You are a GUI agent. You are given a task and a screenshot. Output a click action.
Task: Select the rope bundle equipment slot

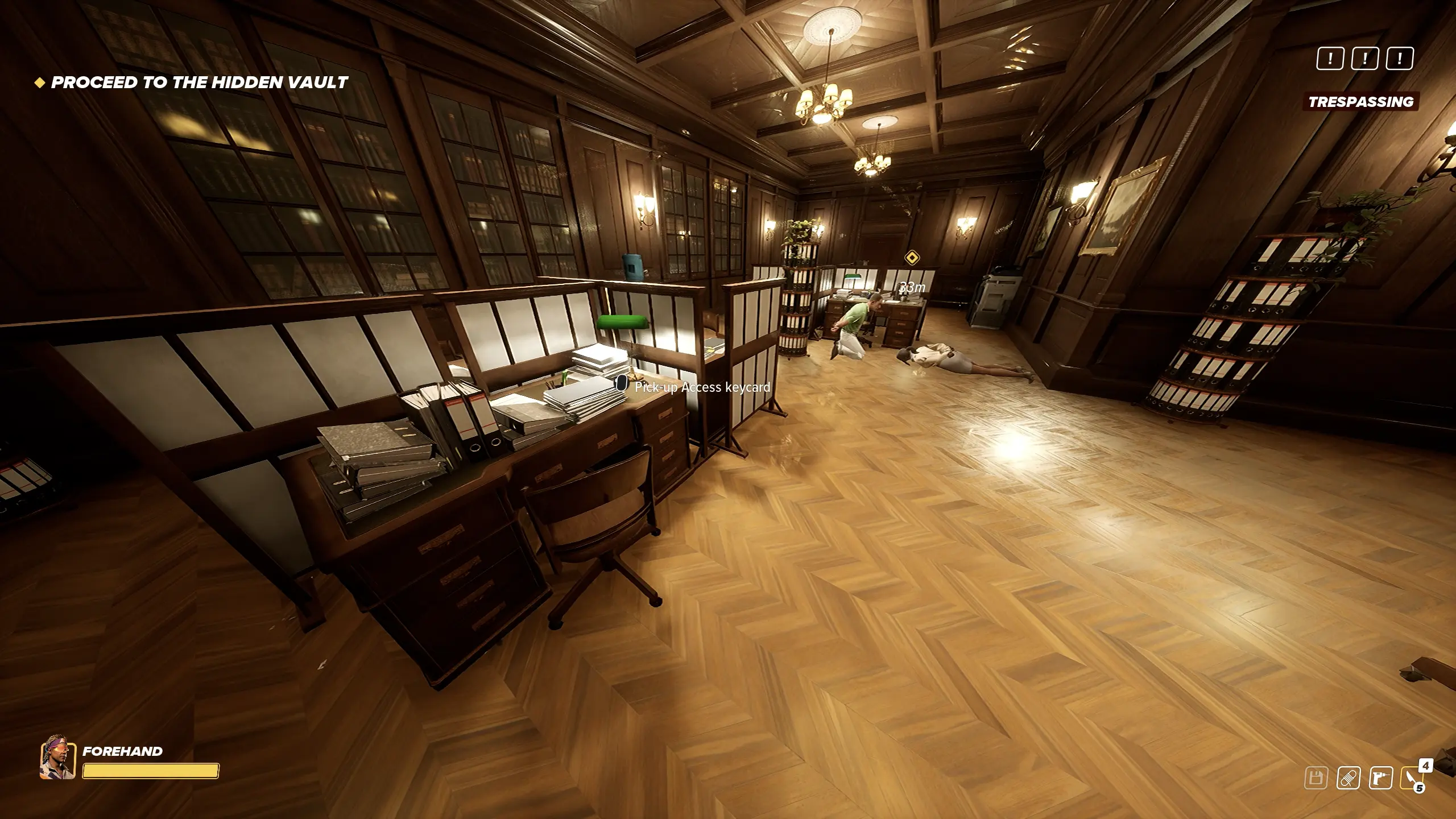coord(1348,778)
